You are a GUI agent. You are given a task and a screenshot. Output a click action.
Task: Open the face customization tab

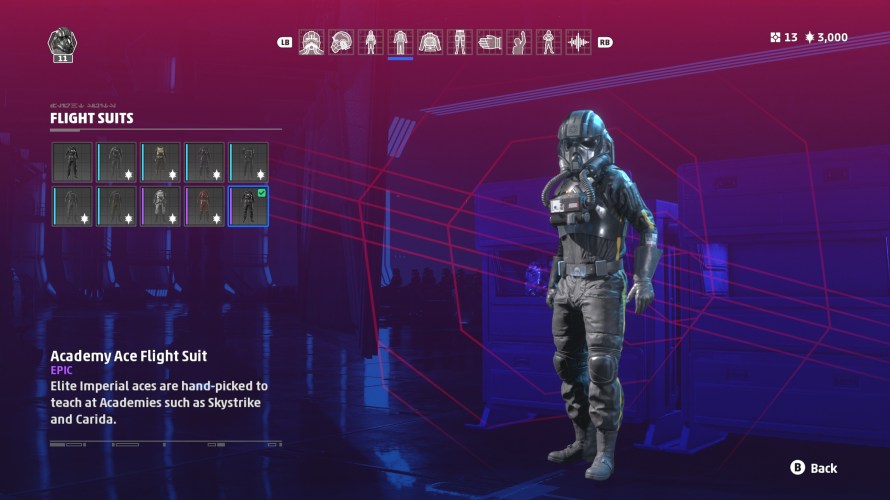click(x=311, y=42)
